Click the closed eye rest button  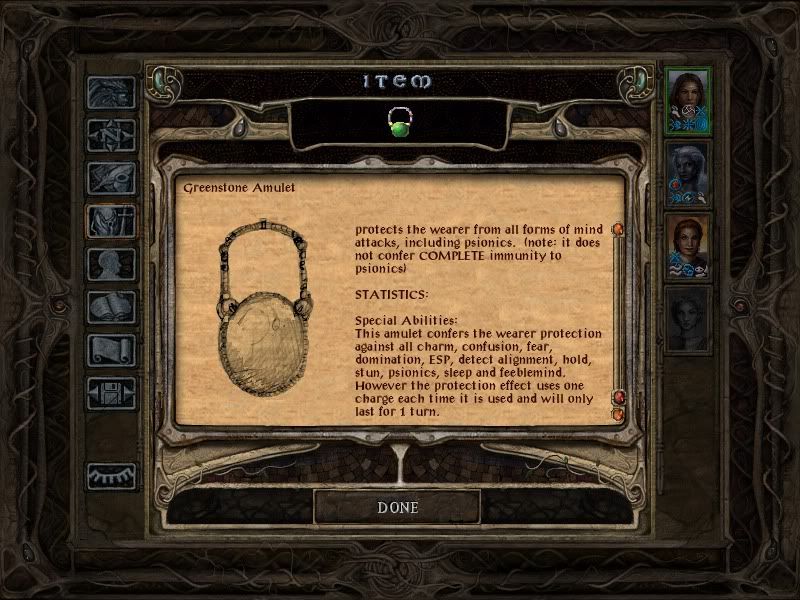tap(111, 476)
